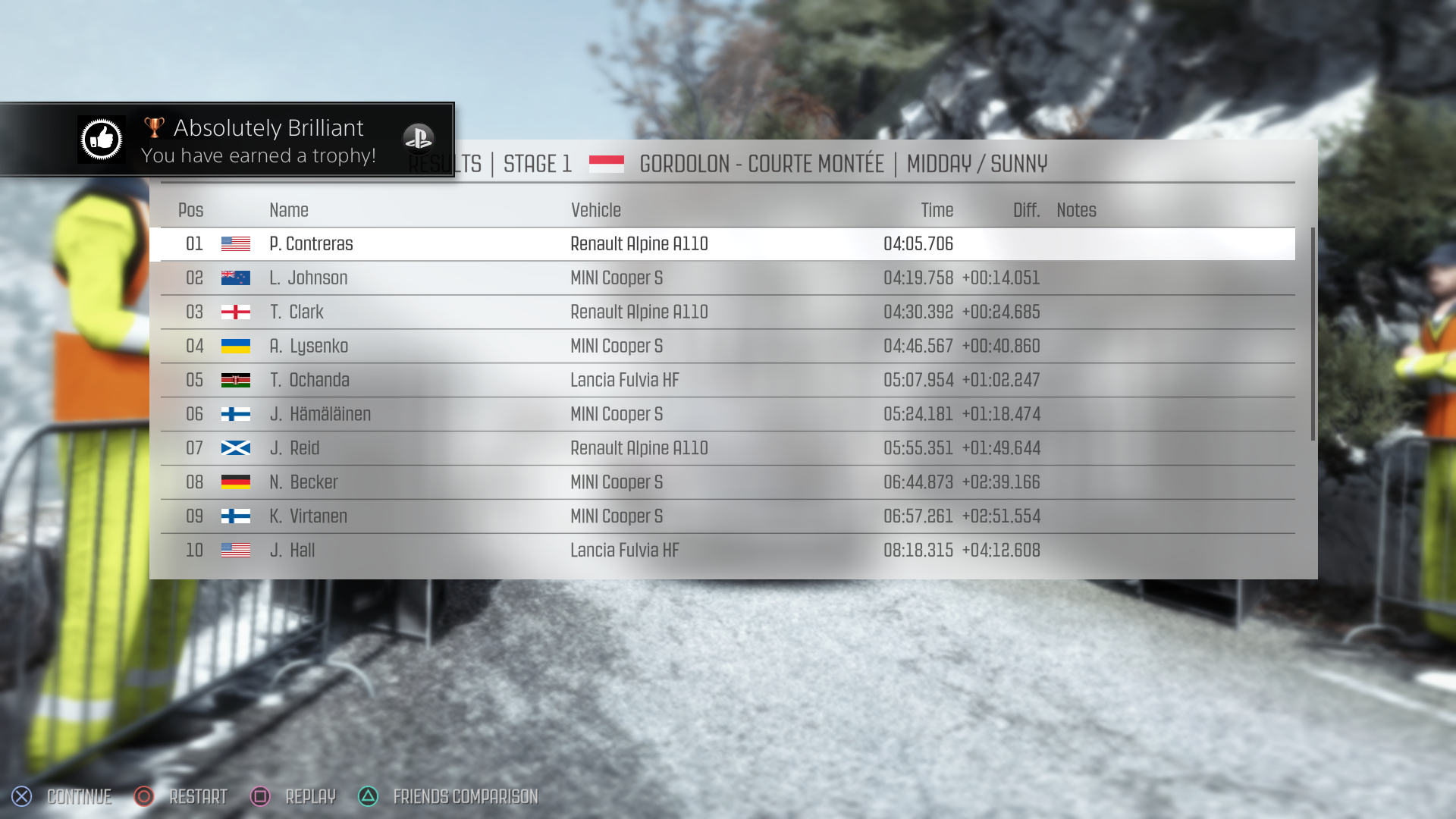This screenshot has width=1456, height=819.
Task: Select the USA flag next to P. Contreras
Action: [x=235, y=243]
